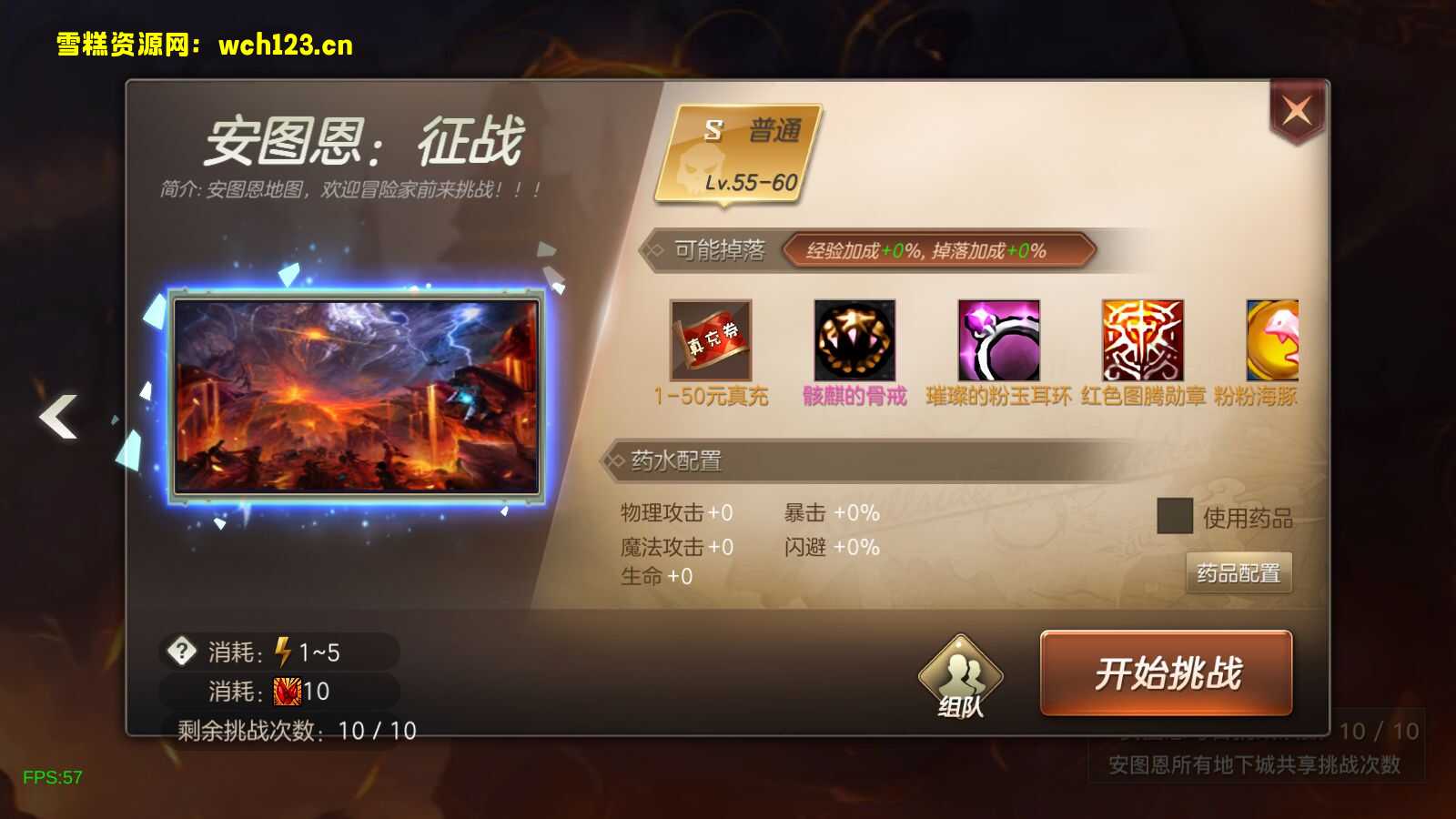Click the 1-50元真充 voucher item icon
Image resolution: width=1456 pixels, height=819 pixels.
712,341
